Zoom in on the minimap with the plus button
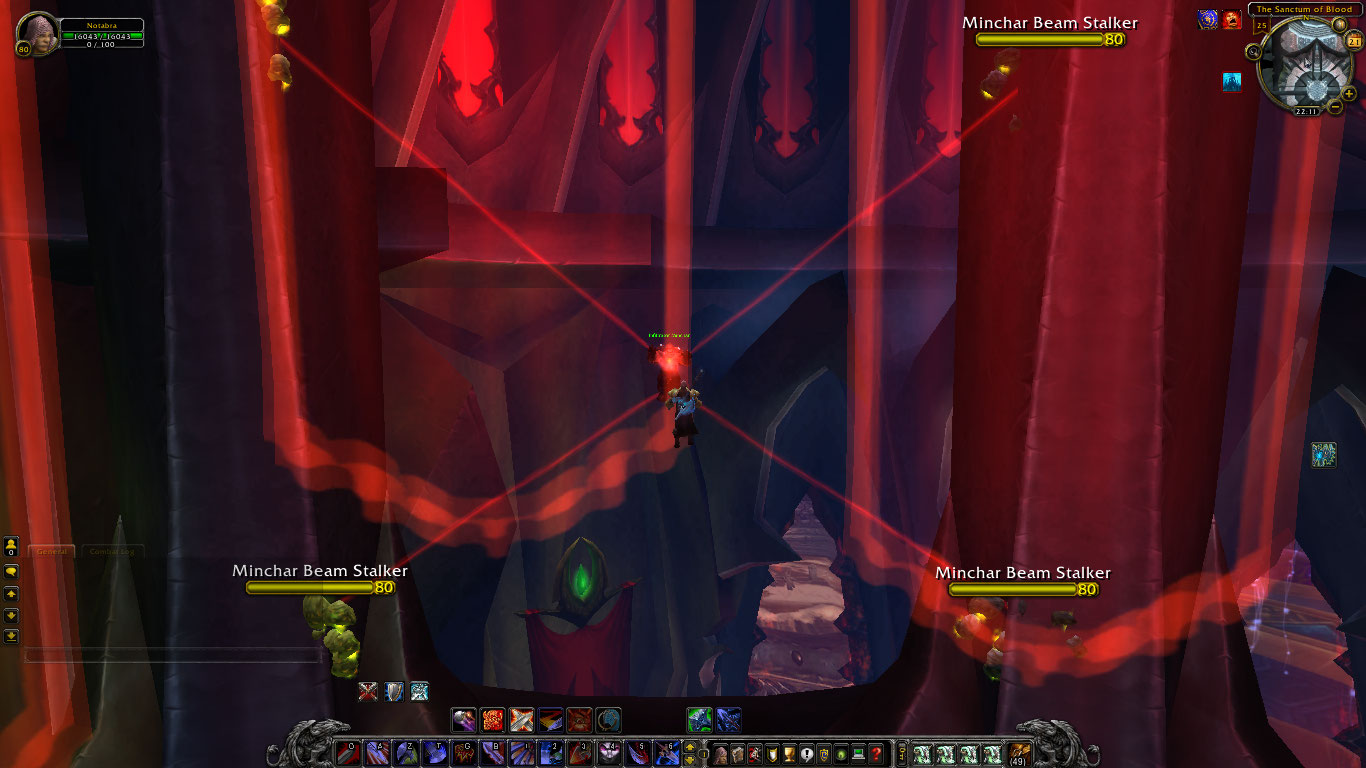Screen dimensions: 1366x768 point(1350,94)
